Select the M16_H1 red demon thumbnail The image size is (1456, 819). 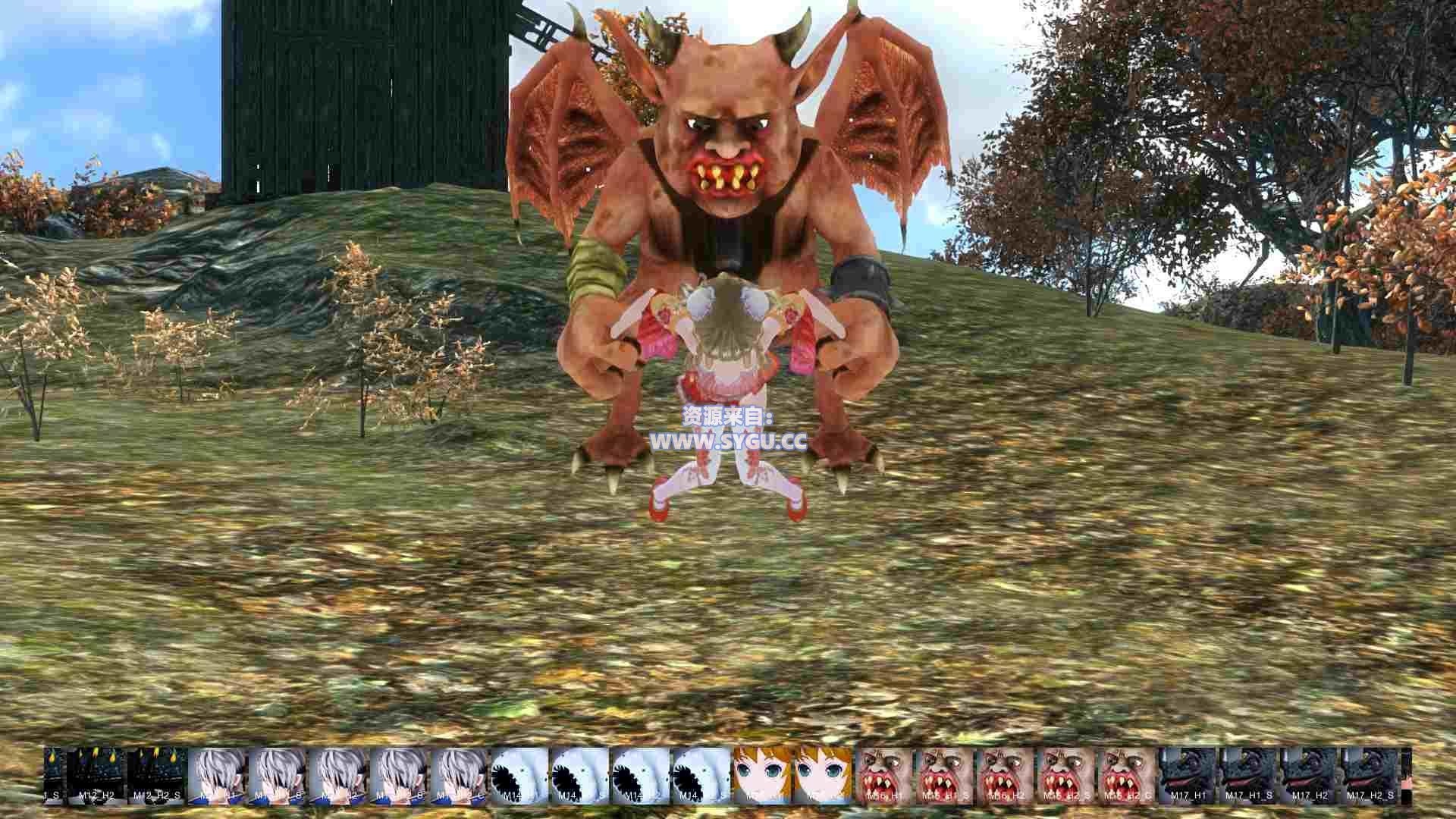tap(884, 775)
